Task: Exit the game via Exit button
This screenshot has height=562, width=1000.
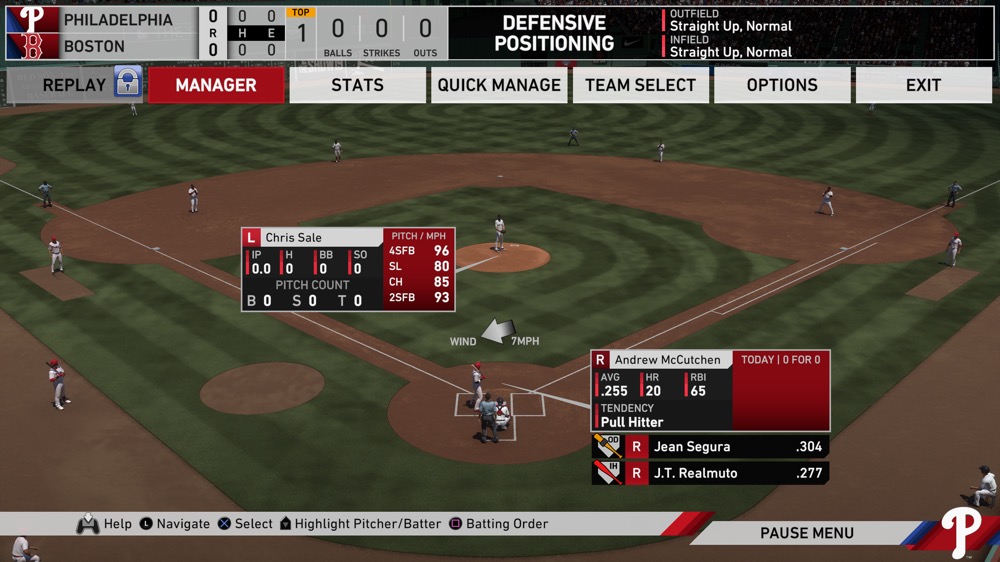Action: coord(923,85)
